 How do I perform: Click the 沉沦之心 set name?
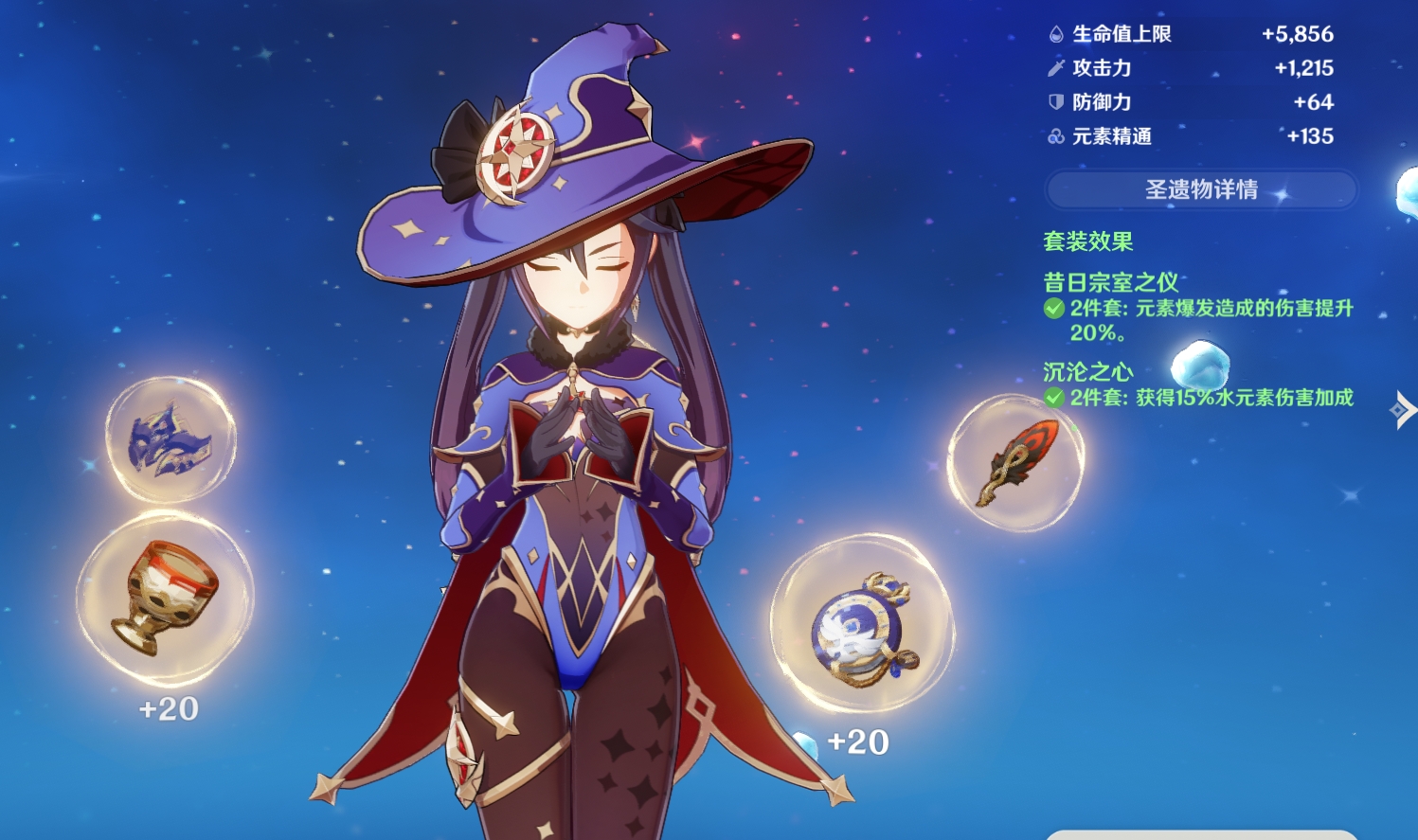1086,371
